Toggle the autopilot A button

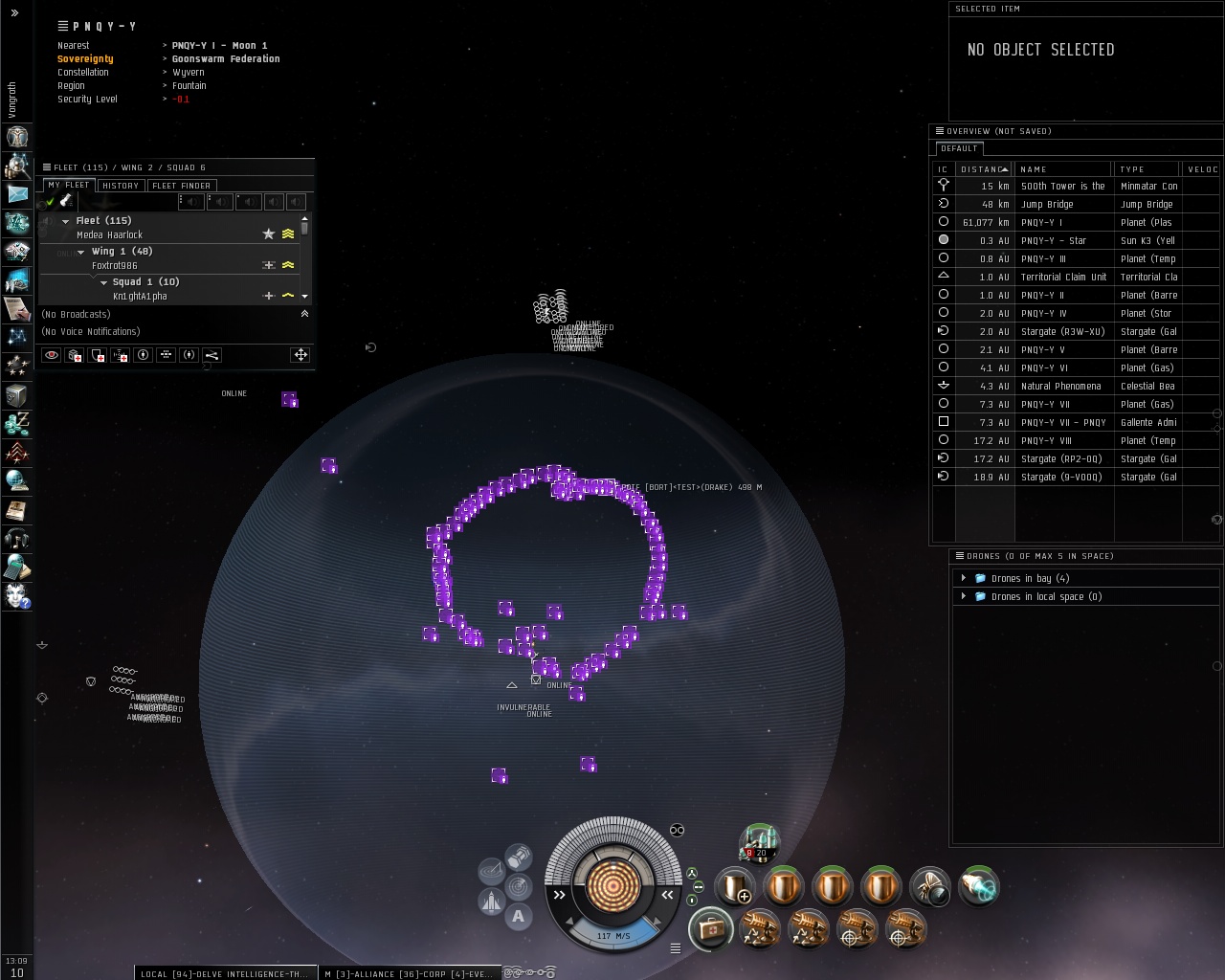click(519, 916)
